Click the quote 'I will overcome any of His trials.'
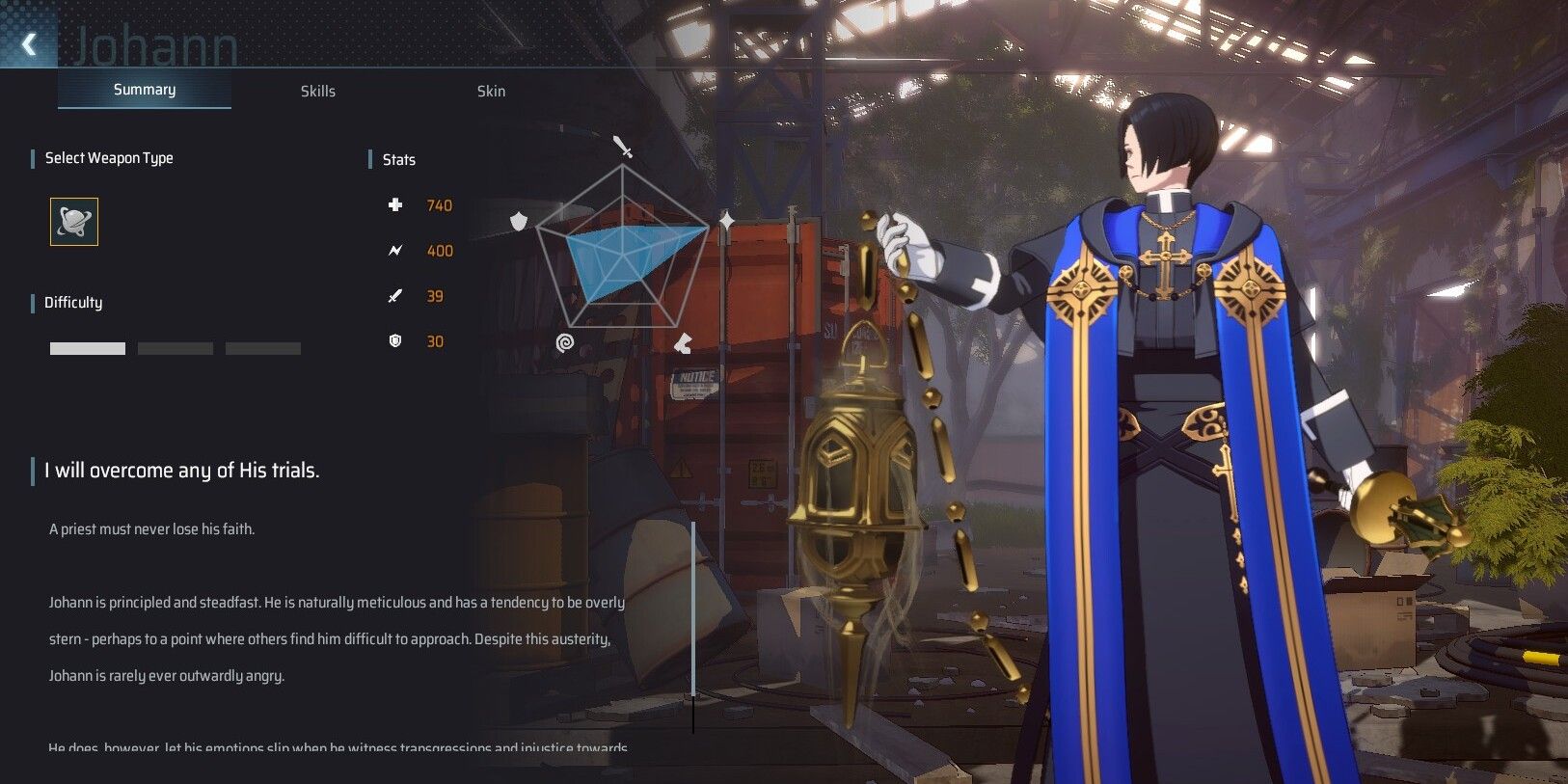Viewport: 1568px width, 784px height. click(x=185, y=471)
